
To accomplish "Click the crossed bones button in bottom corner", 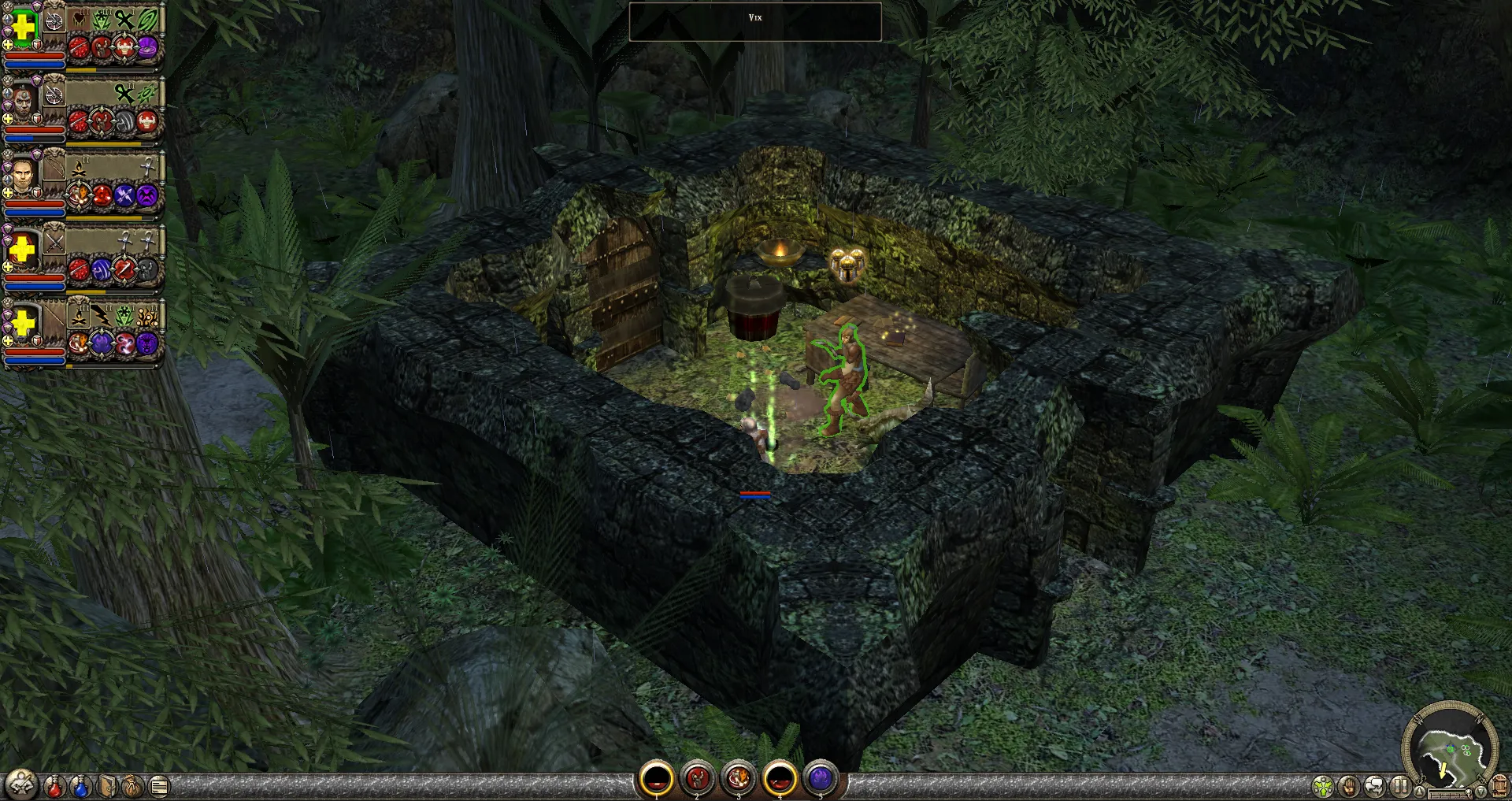I will click(x=21, y=784).
